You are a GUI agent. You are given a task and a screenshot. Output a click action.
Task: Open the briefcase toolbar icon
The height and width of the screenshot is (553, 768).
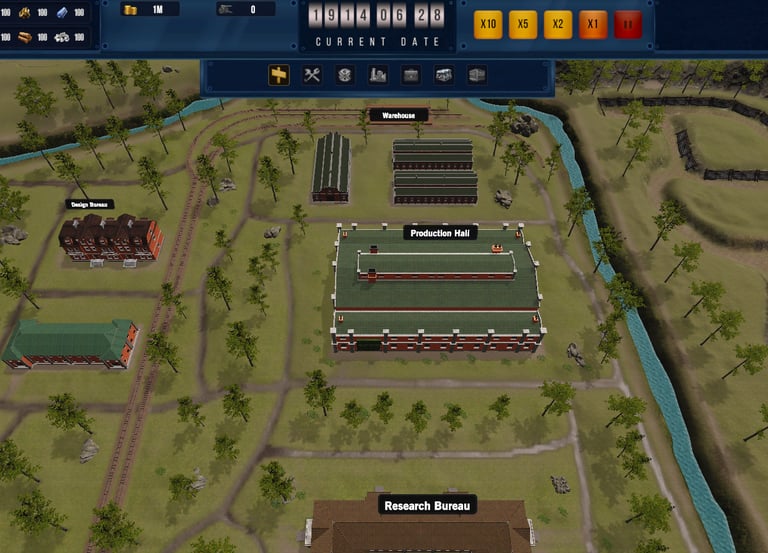tap(411, 75)
